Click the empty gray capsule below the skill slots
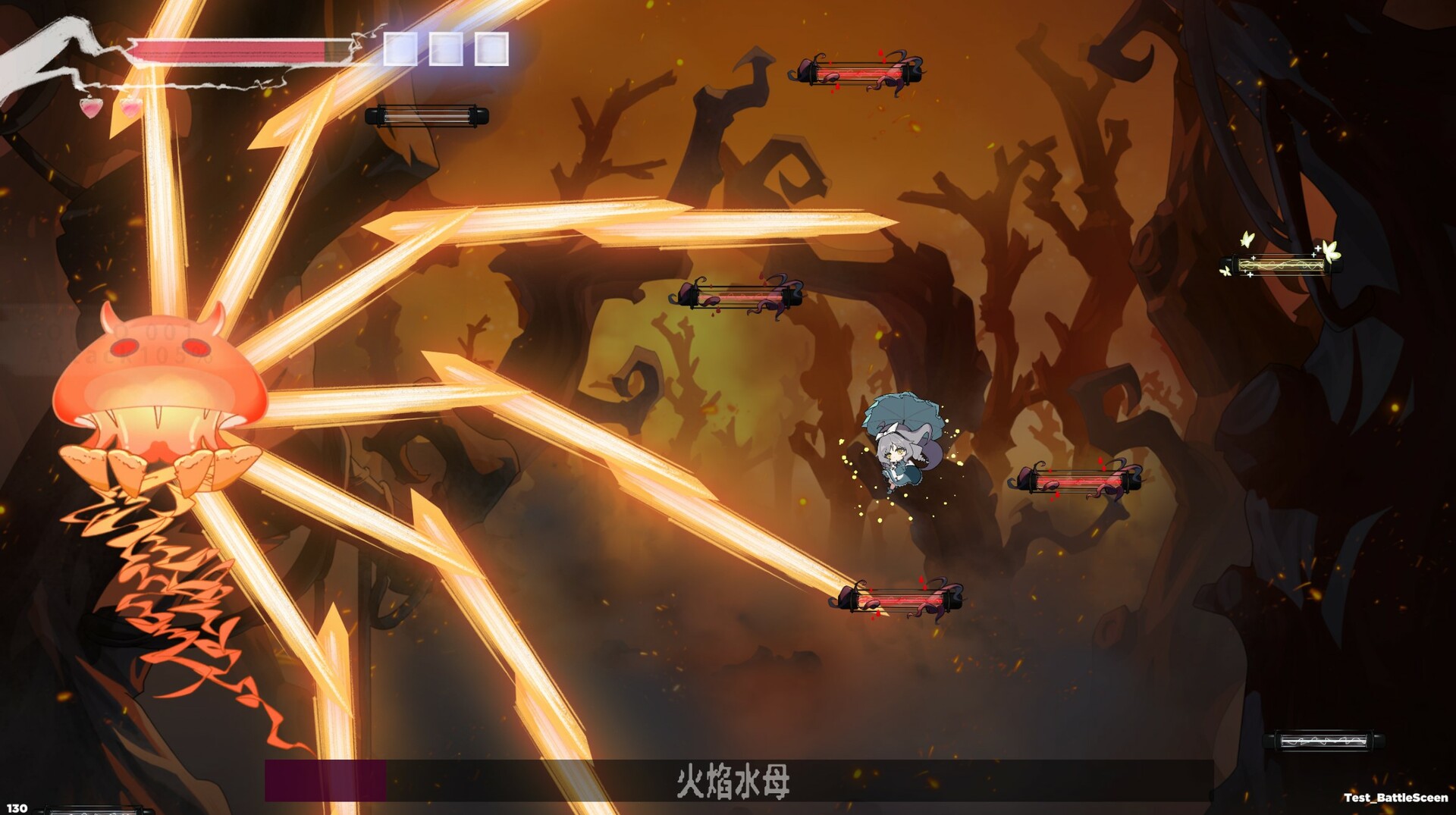Screen dimensions: 1456x815 (429, 114)
